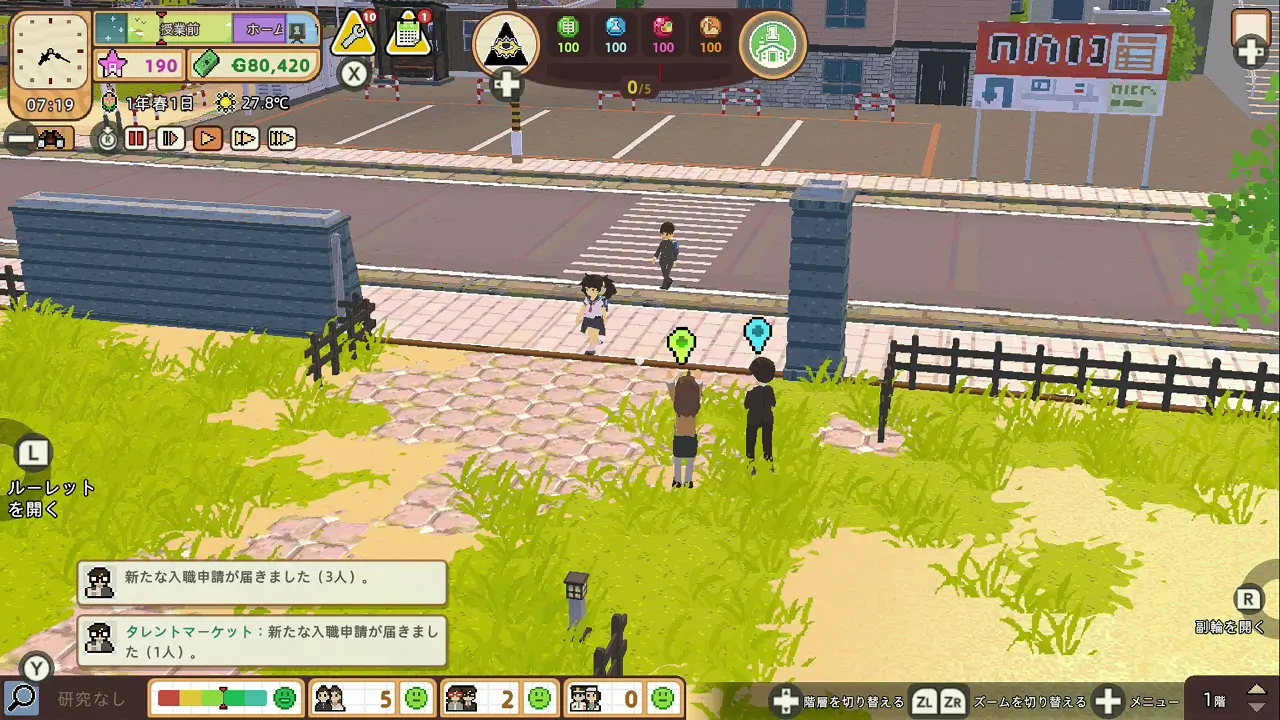1280x720 pixels.
Task: Open the calendar alert icon
Action: [408, 35]
